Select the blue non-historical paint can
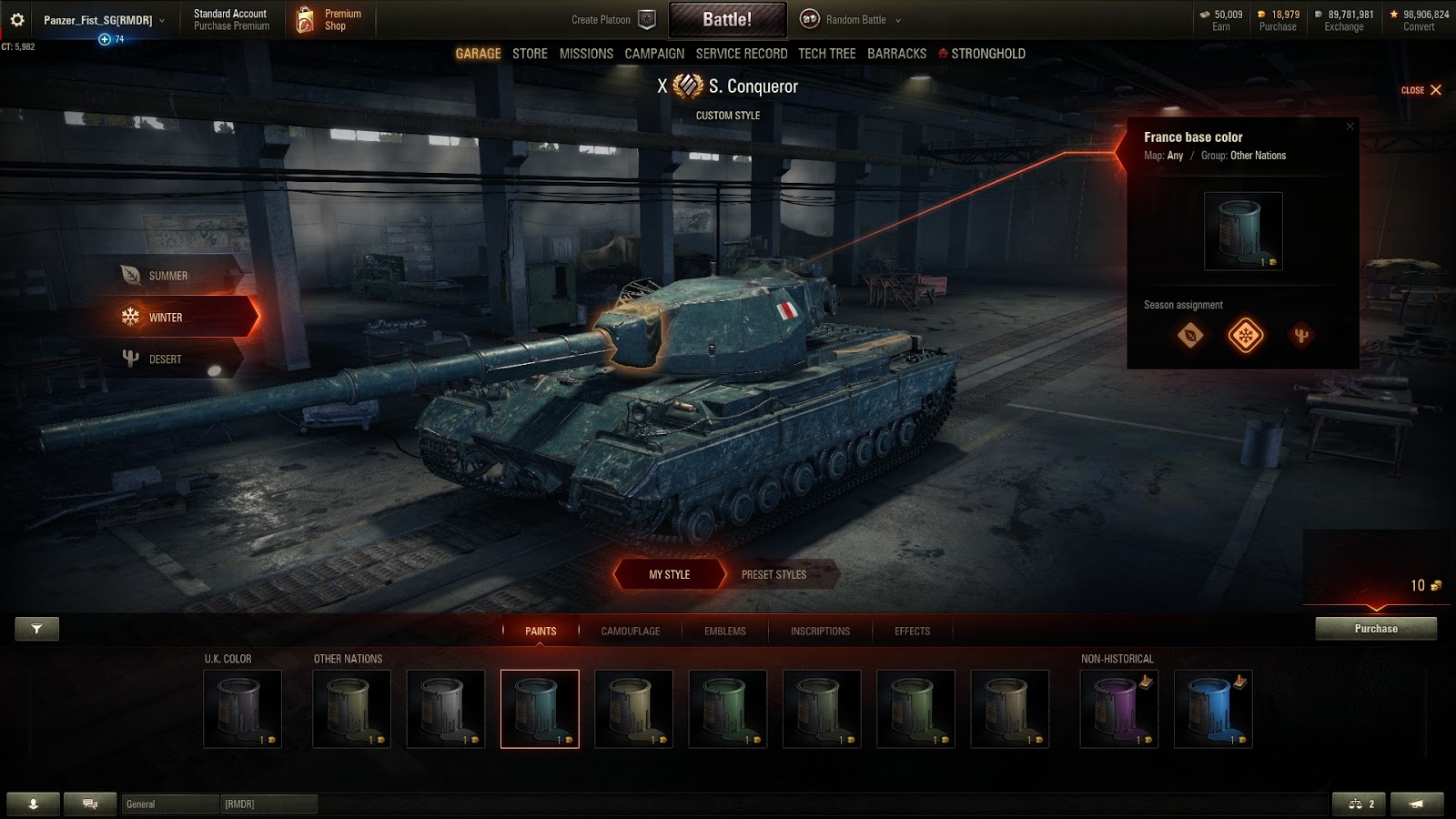1456x819 pixels. (x=1213, y=709)
